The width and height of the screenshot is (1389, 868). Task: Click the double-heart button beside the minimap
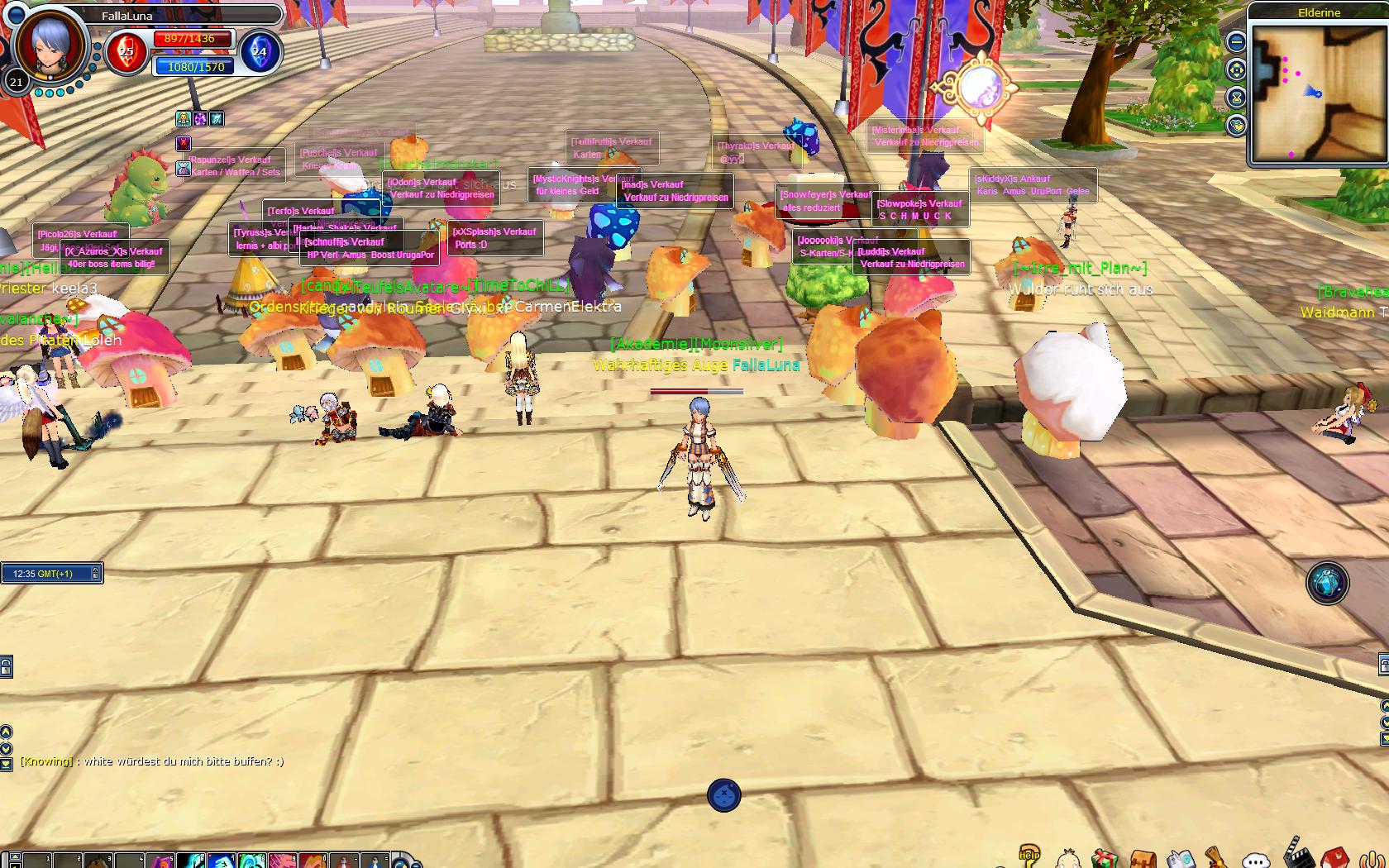[1236, 125]
